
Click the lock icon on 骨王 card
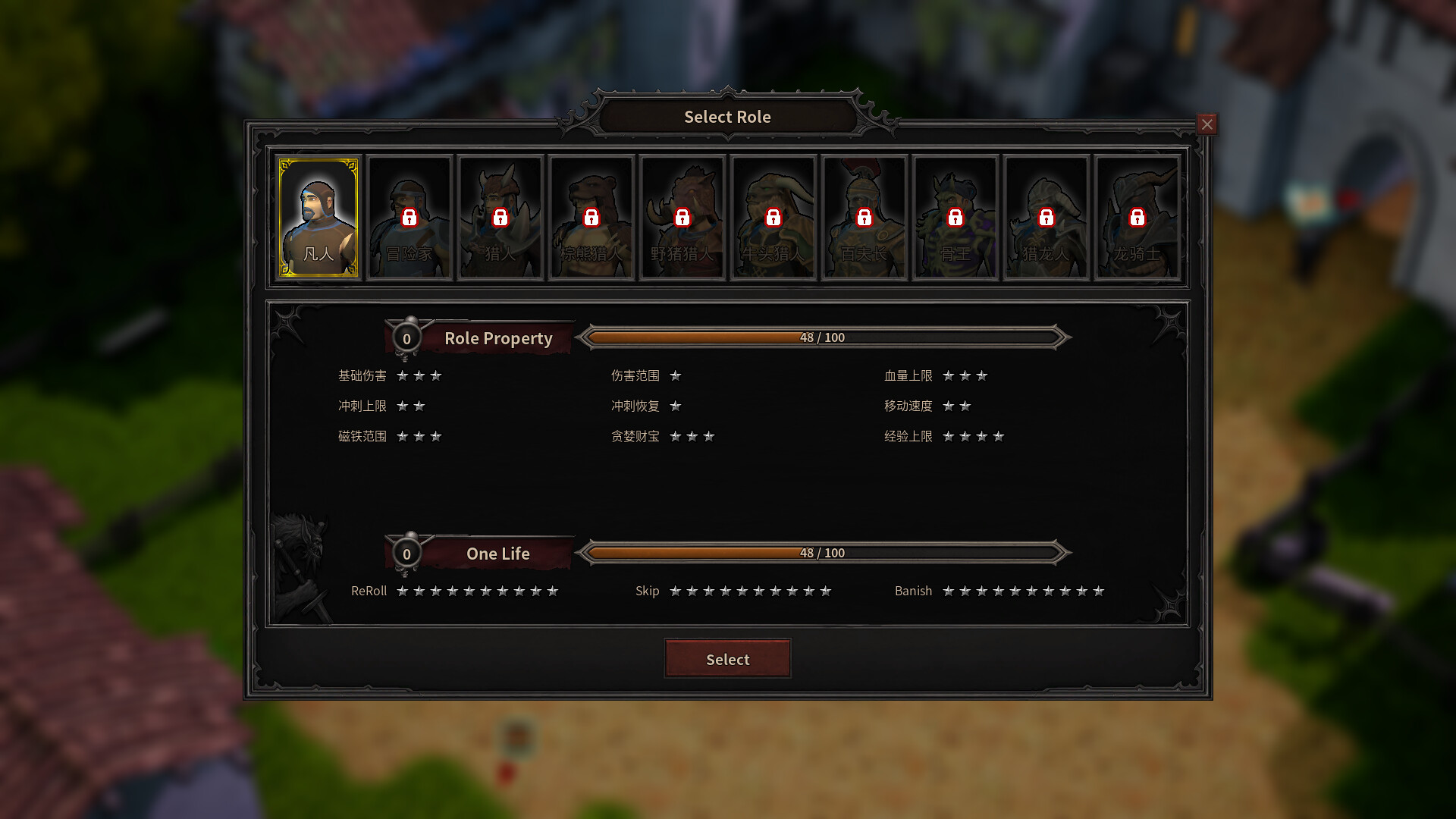(955, 218)
